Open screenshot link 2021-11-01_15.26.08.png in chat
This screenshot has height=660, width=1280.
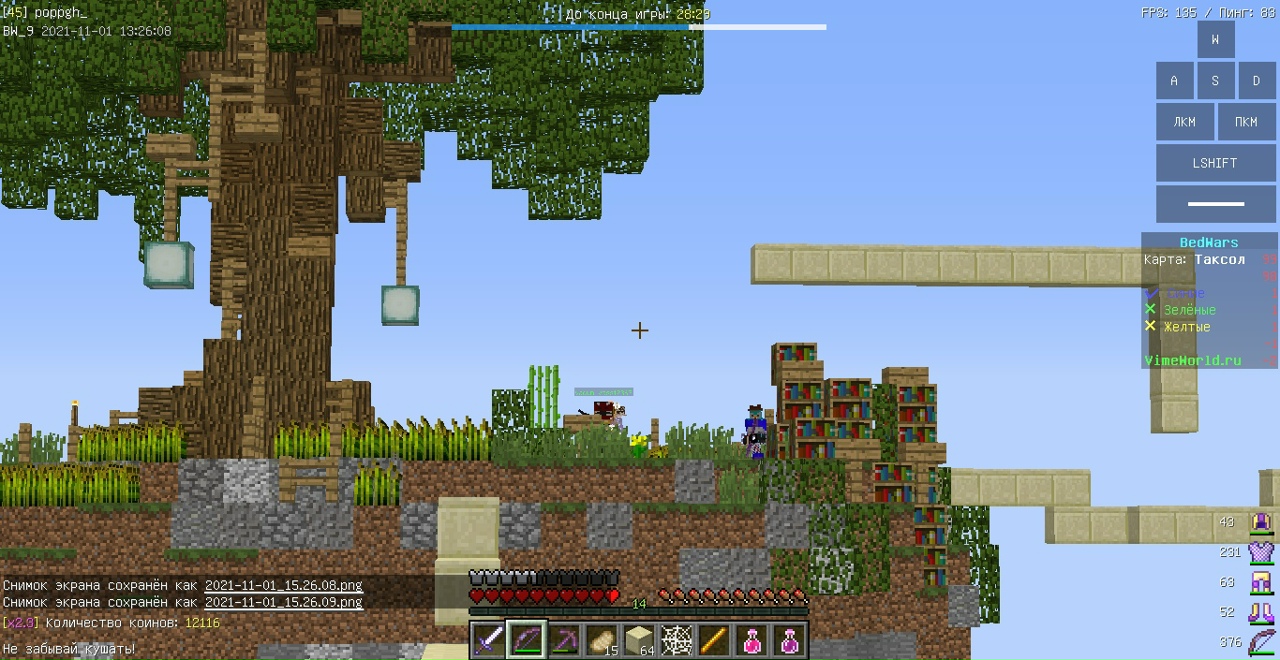coord(283,585)
